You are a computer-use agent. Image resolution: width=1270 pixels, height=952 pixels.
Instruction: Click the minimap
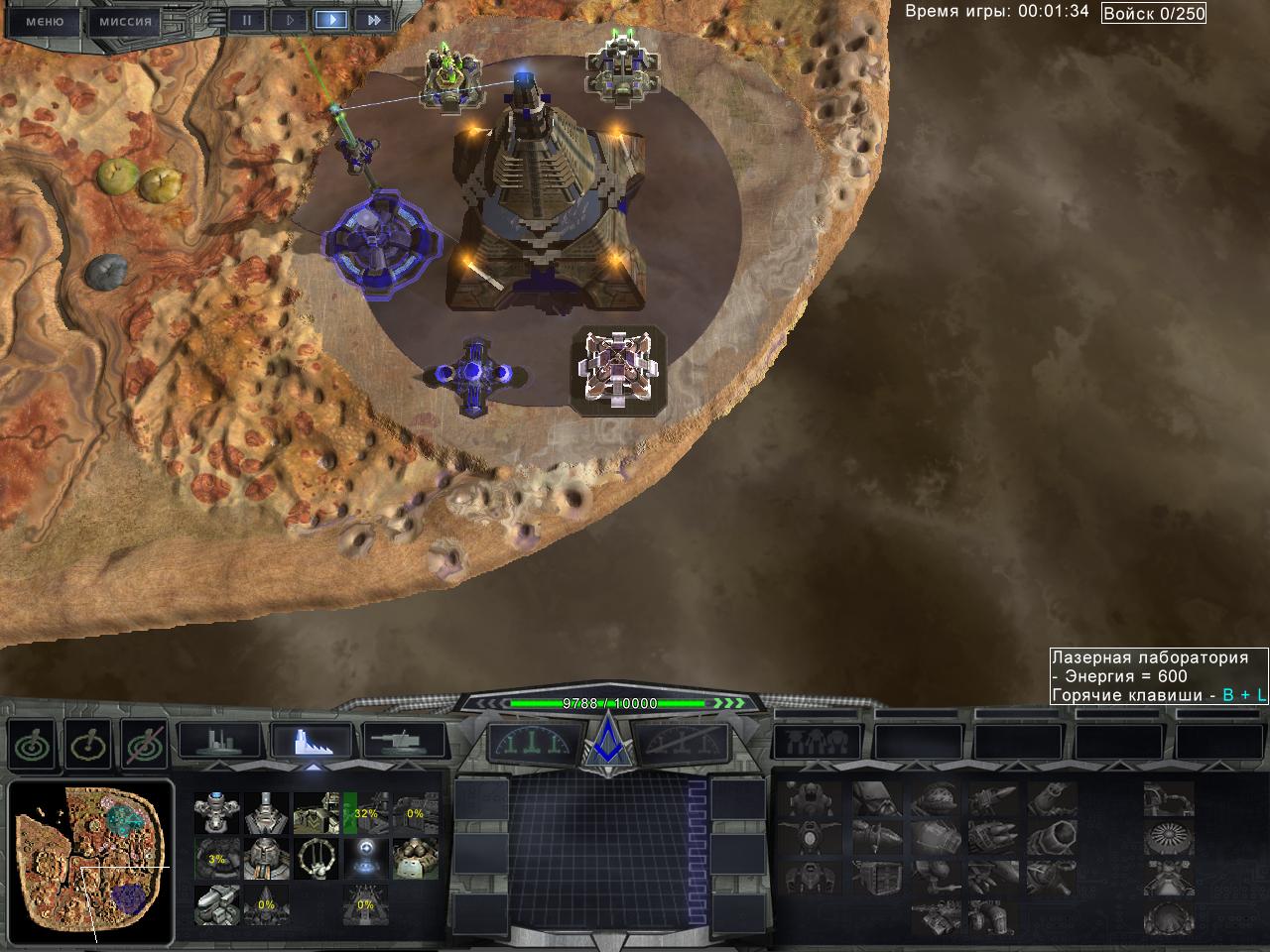pos(91,865)
